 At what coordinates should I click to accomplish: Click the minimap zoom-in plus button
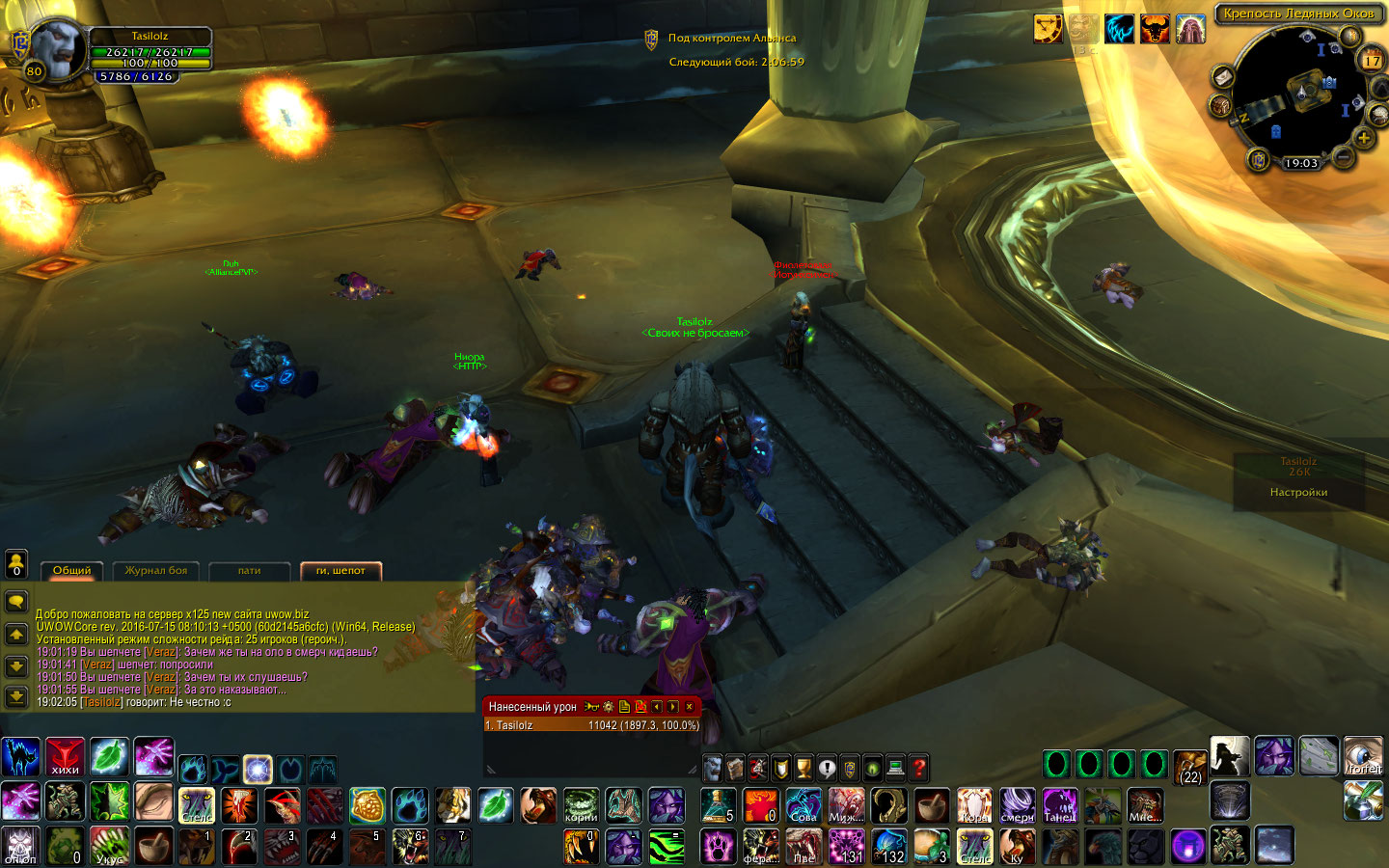(x=1364, y=138)
